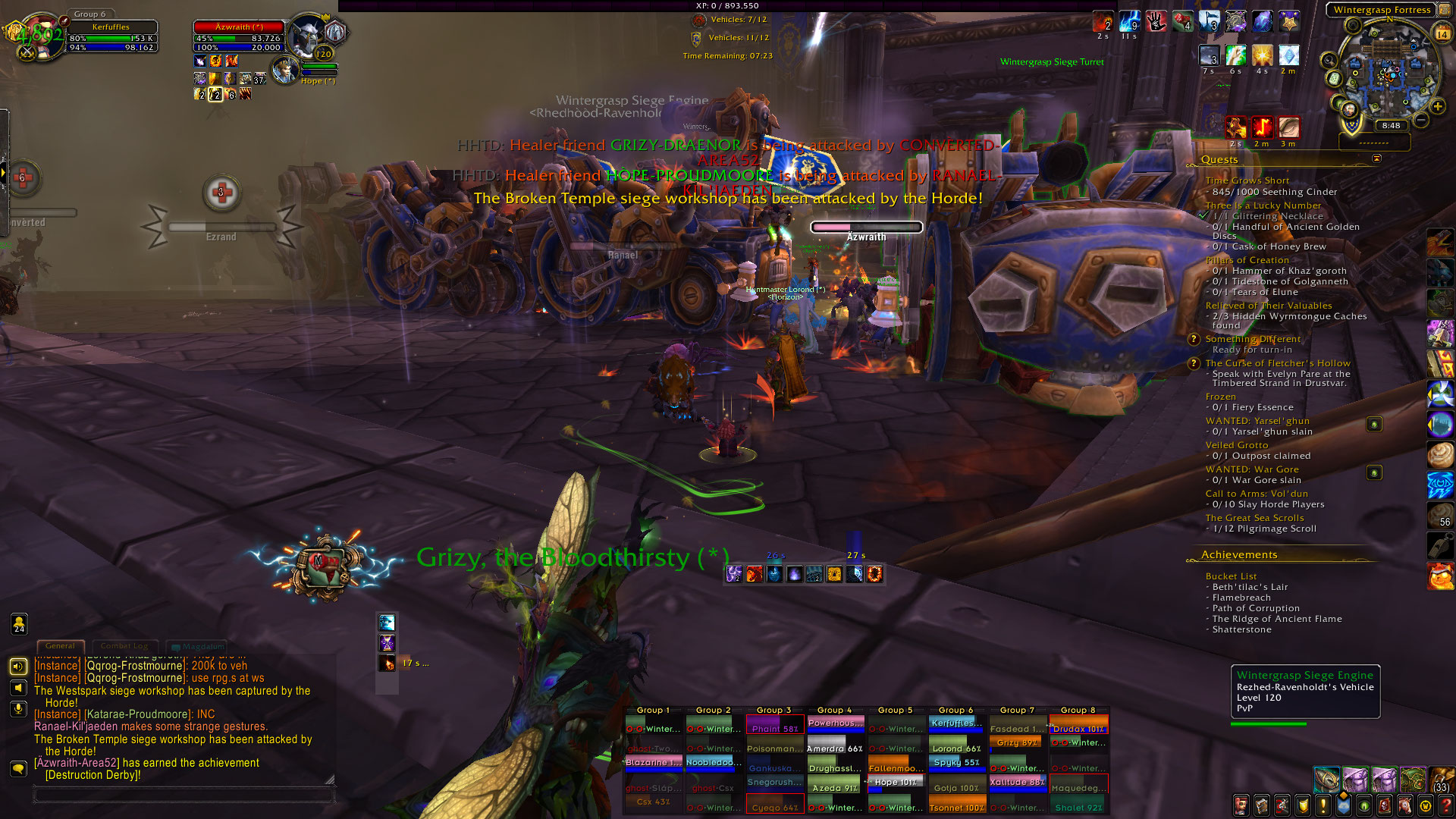
Task: Open the main backpack bag slot
Action: 1440,779
